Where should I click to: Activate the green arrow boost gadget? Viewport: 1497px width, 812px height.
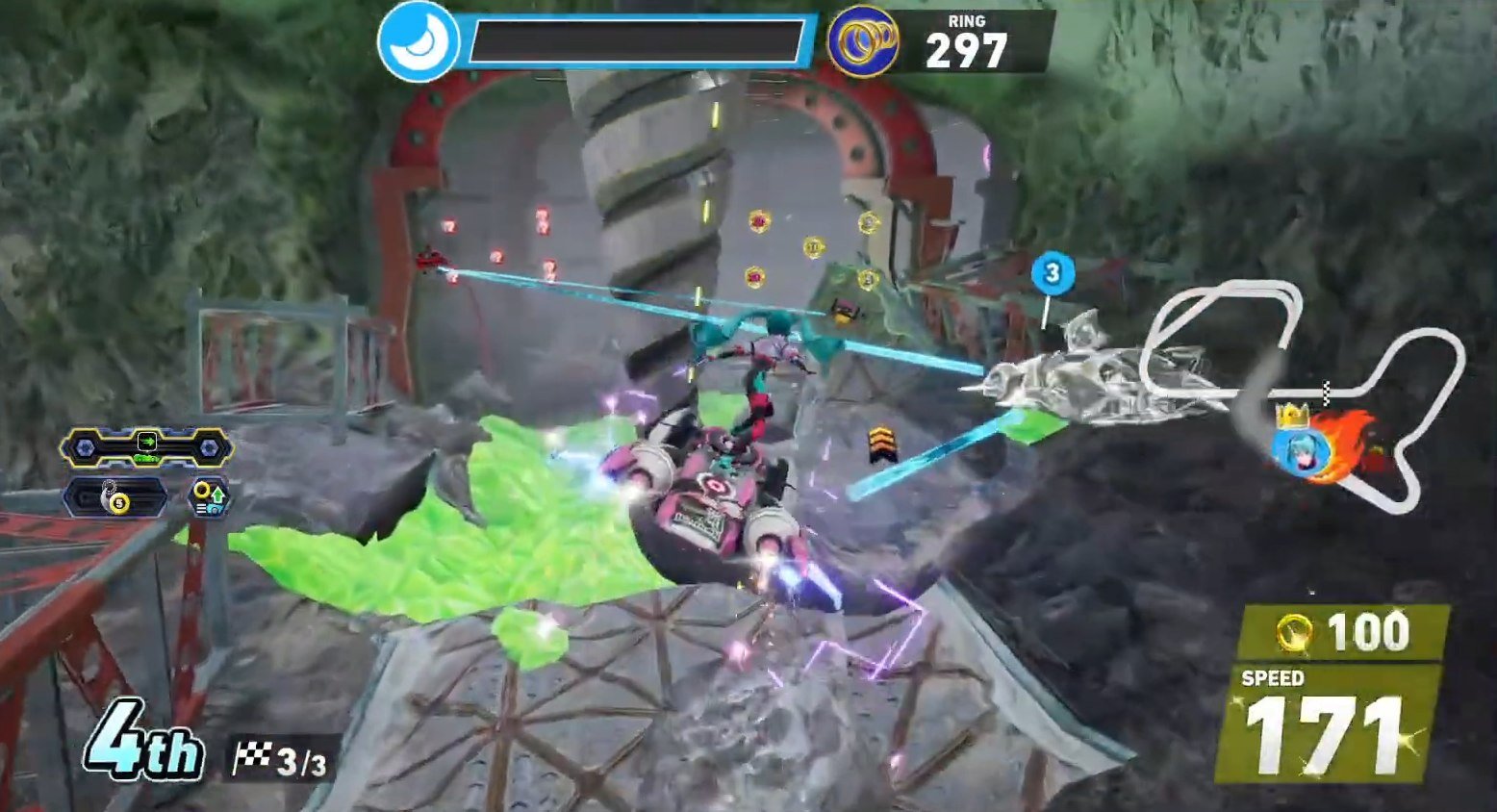click(x=146, y=446)
